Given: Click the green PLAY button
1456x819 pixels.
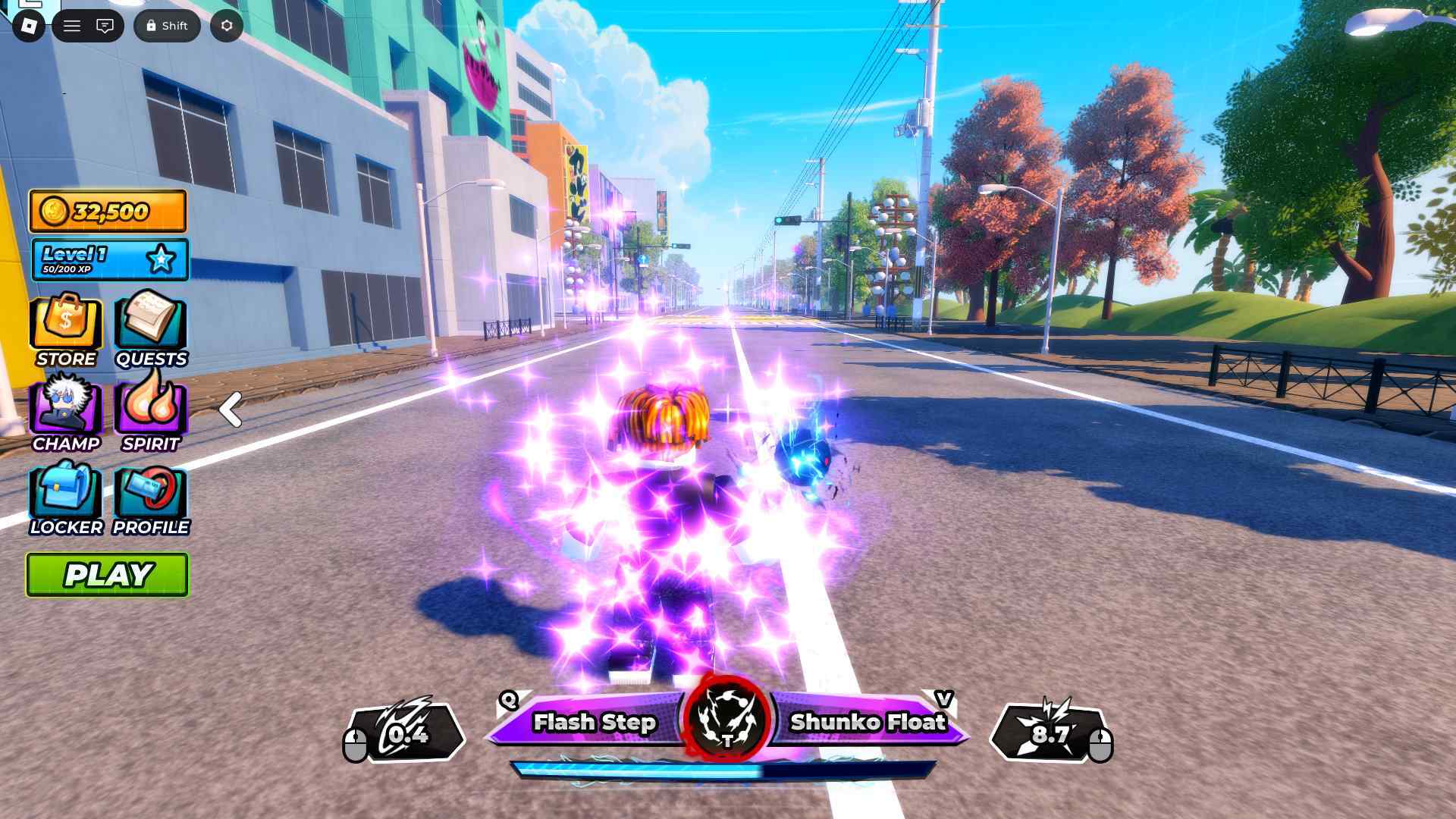Looking at the screenshot, I should coord(108,575).
